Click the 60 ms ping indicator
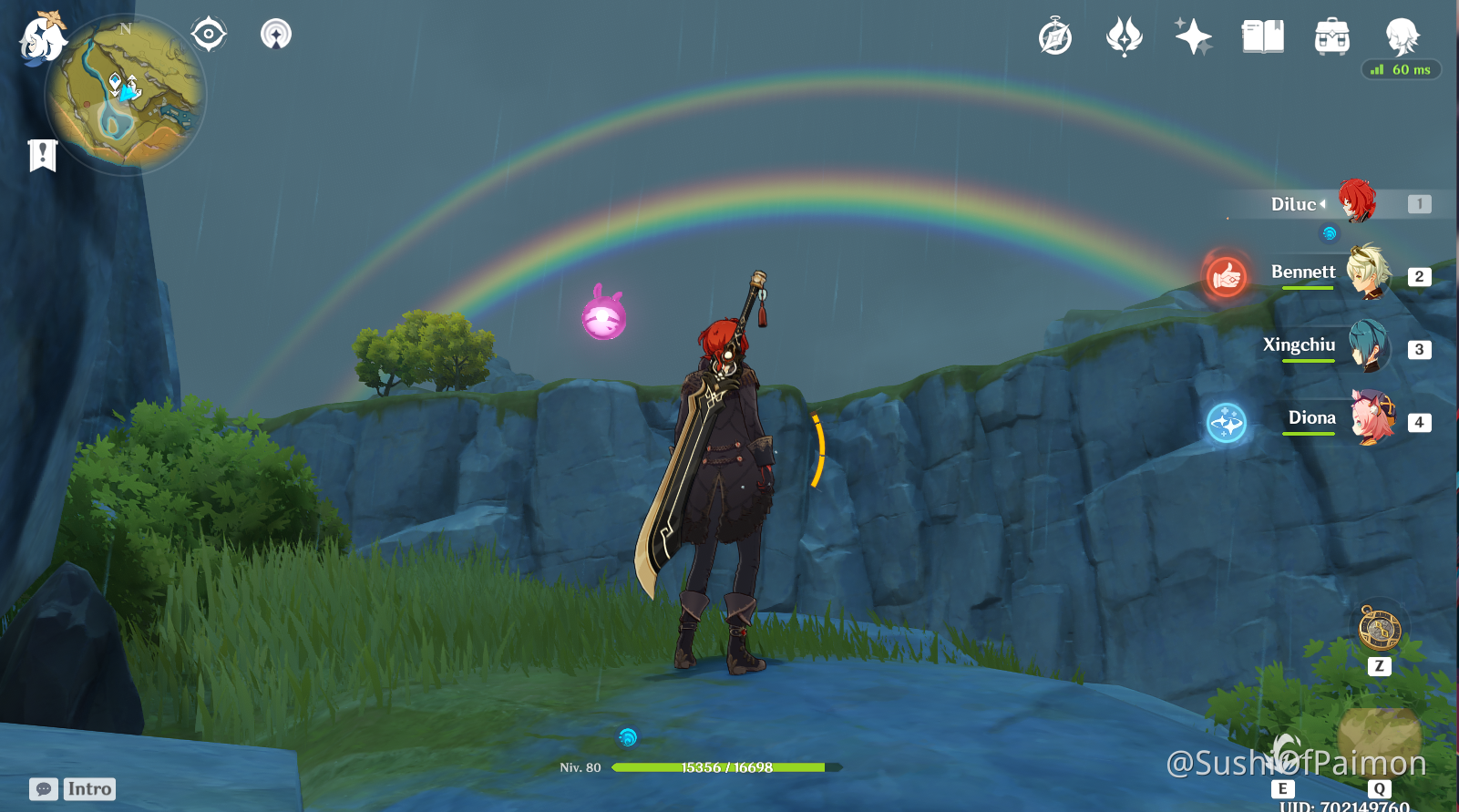 point(1401,69)
